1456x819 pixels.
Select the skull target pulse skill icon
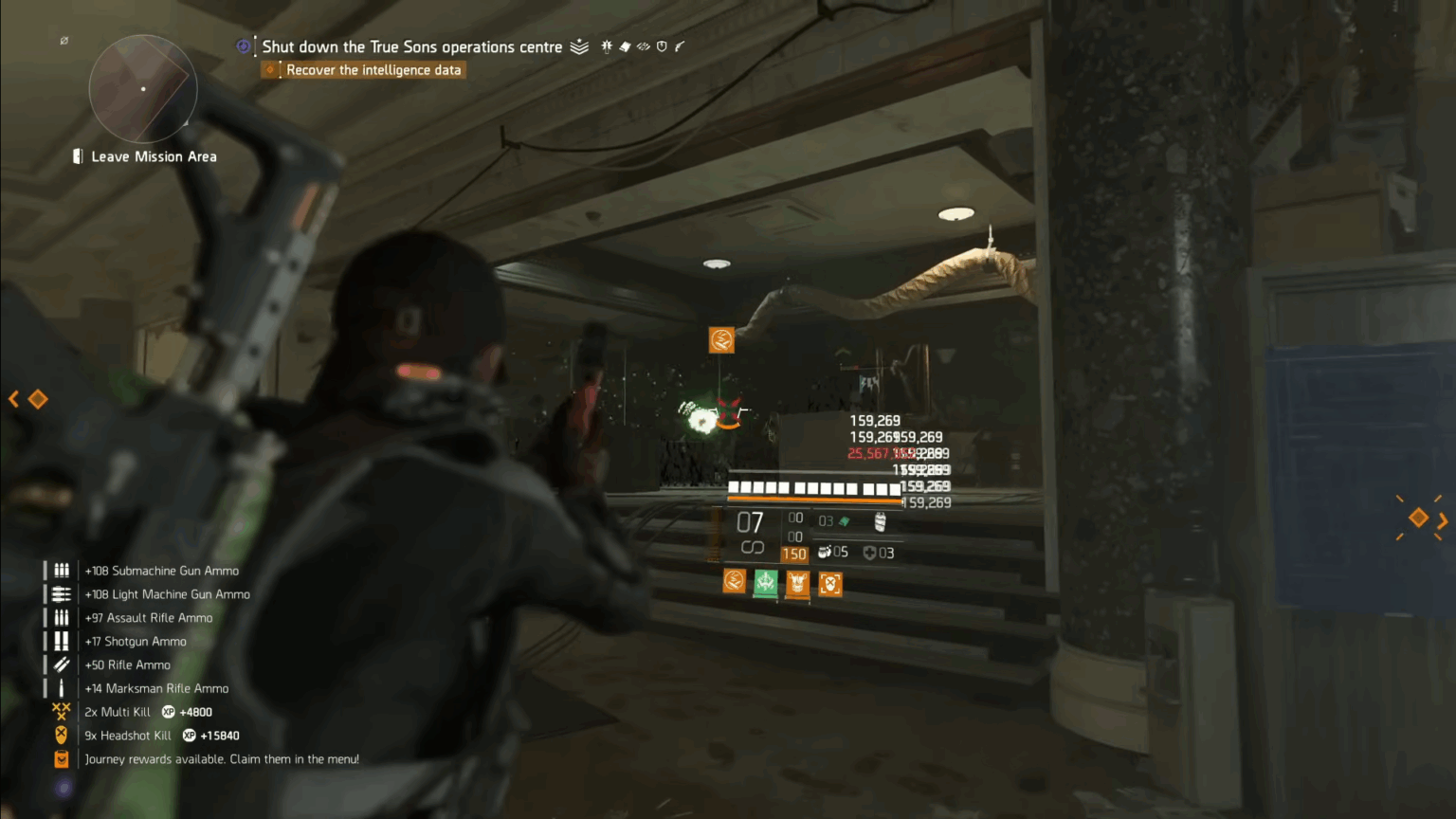(830, 583)
